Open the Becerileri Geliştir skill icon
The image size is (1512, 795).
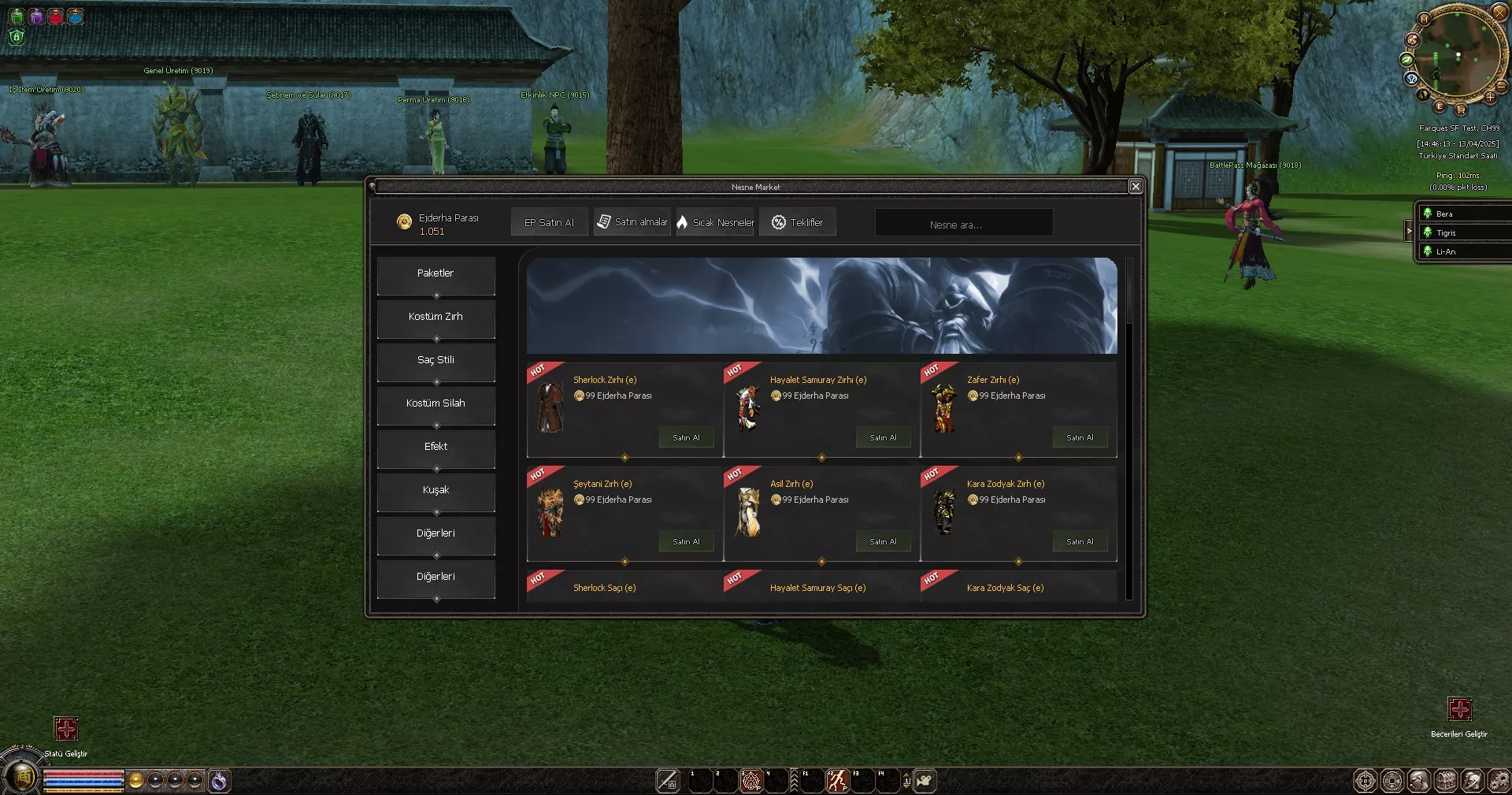click(1461, 708)
